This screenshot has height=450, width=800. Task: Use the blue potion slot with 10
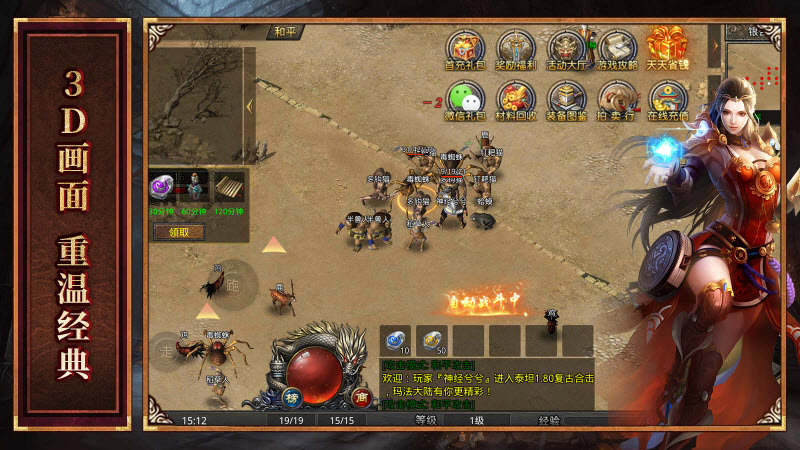[397, 339]
